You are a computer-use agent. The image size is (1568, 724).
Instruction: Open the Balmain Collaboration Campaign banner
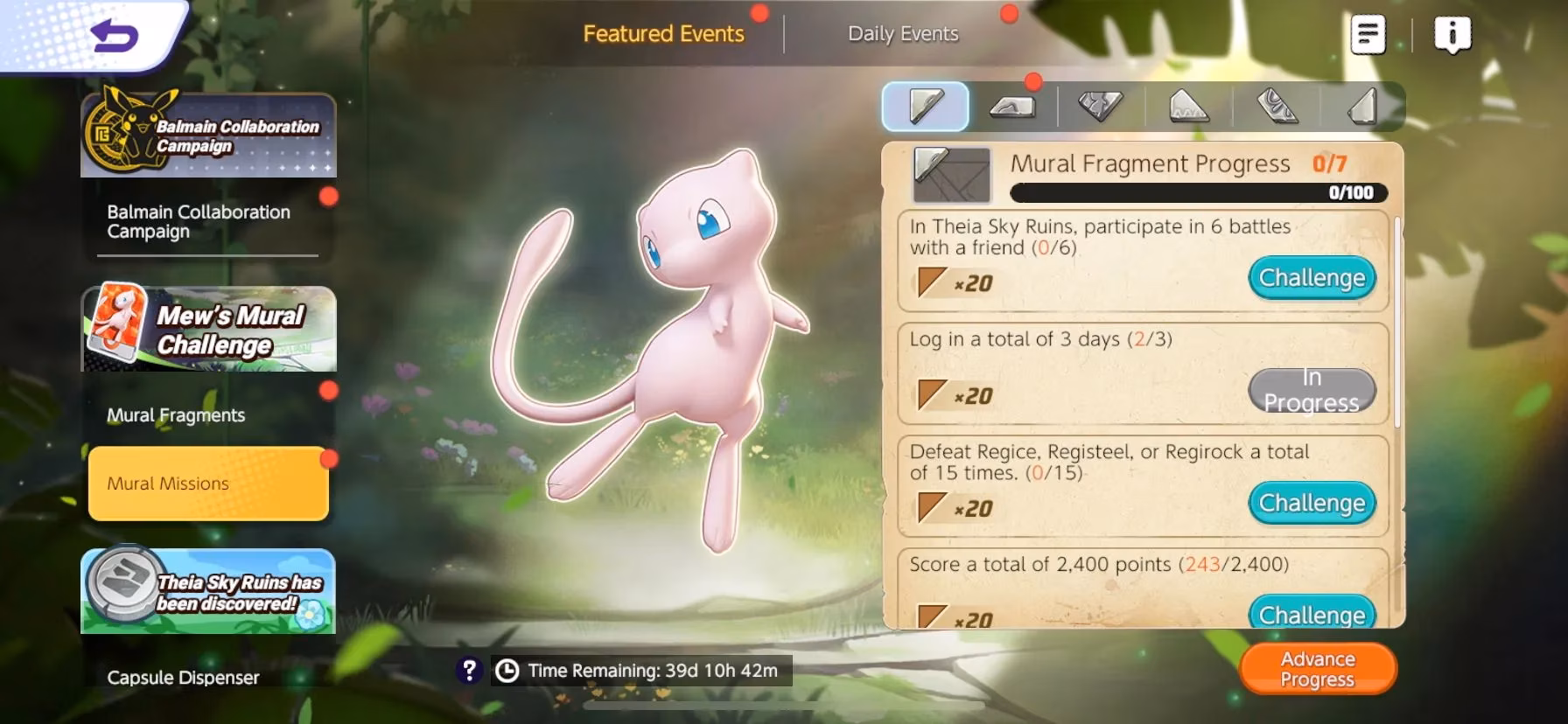pos(207,136)
